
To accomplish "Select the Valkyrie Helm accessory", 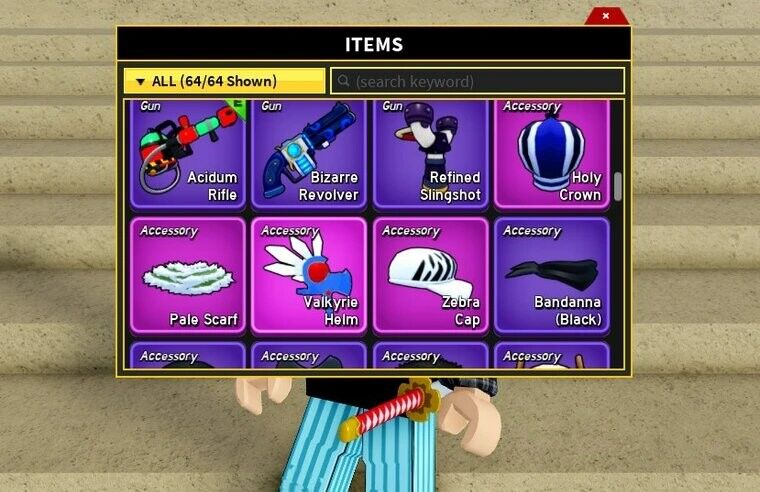I will 309,275.
